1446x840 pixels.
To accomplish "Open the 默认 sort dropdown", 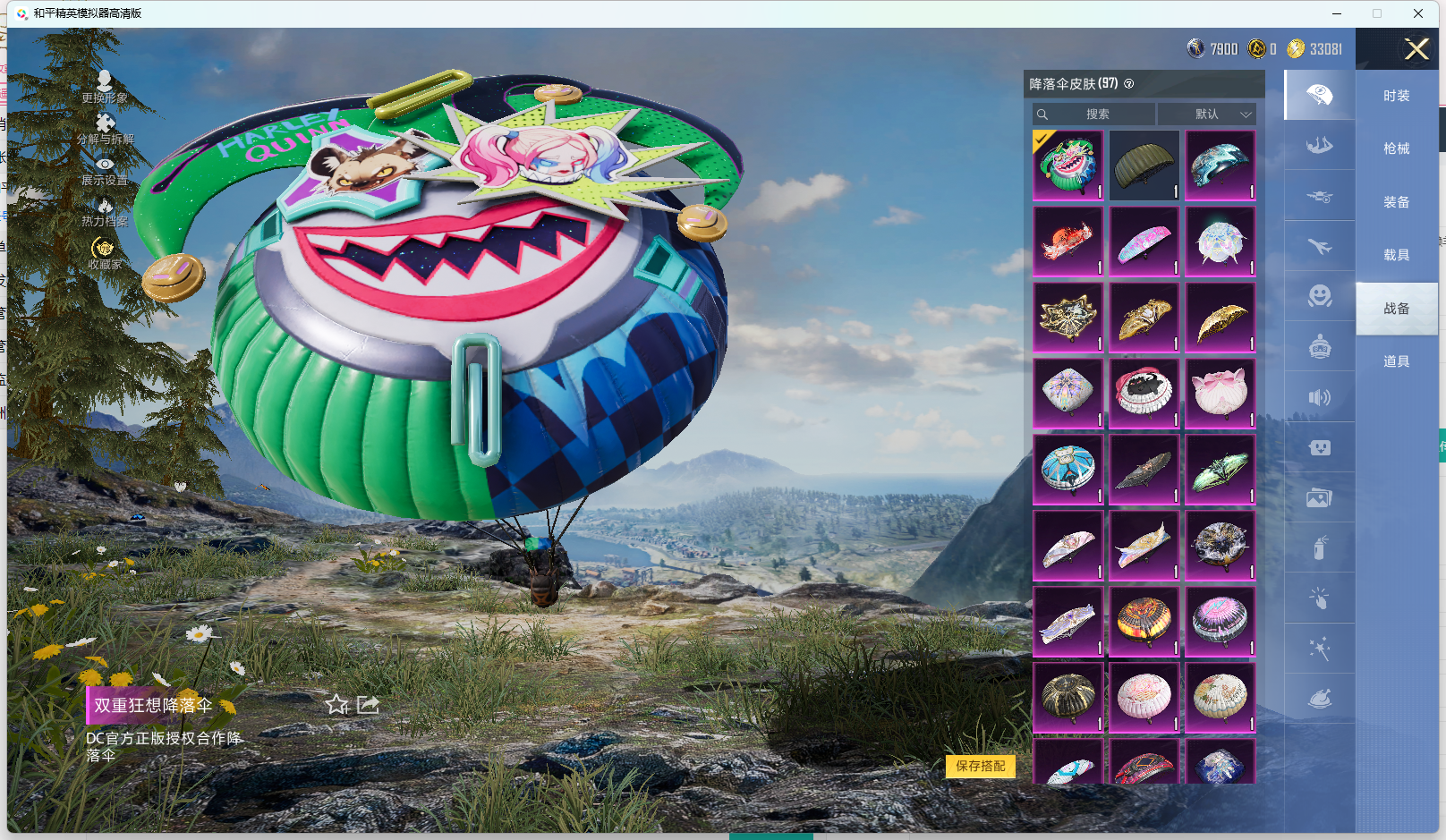I will 1207,115.
